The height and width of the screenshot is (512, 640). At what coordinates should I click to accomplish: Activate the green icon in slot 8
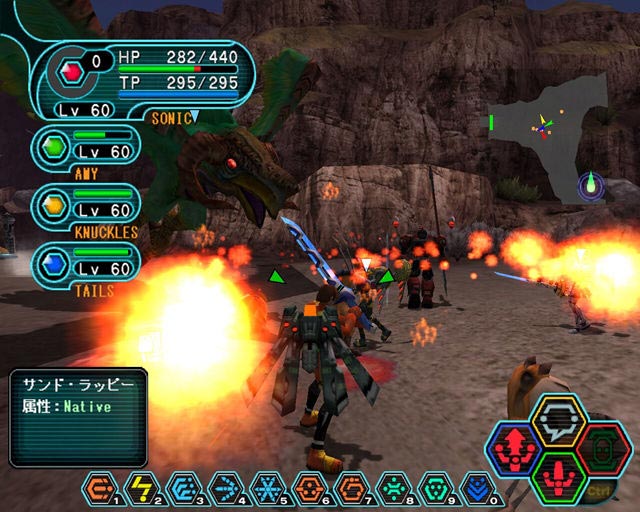pyautogui.click(x=394, y=488)
